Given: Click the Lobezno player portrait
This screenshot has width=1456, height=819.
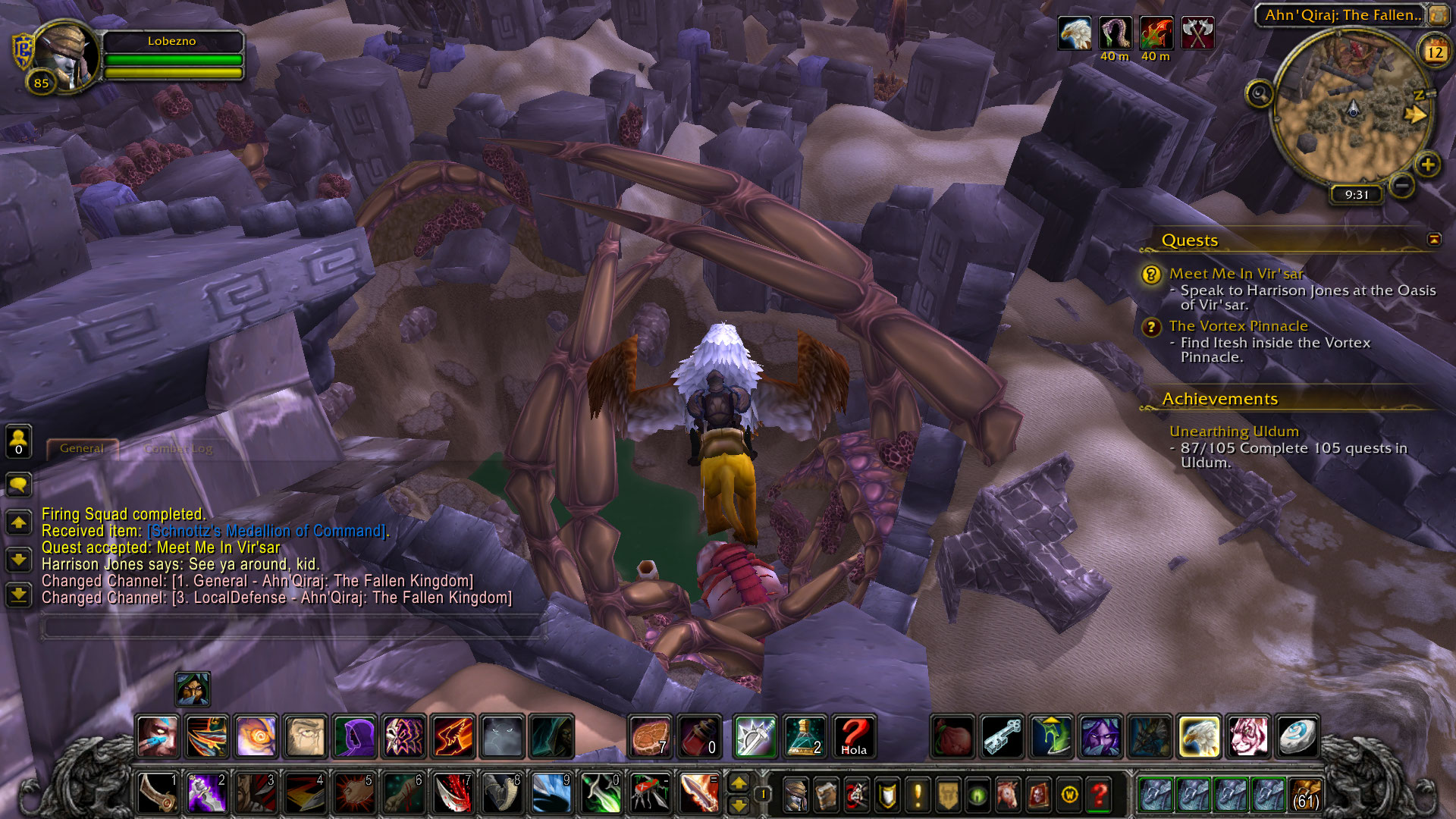Looking at the screenshot, I should point(67,57).
